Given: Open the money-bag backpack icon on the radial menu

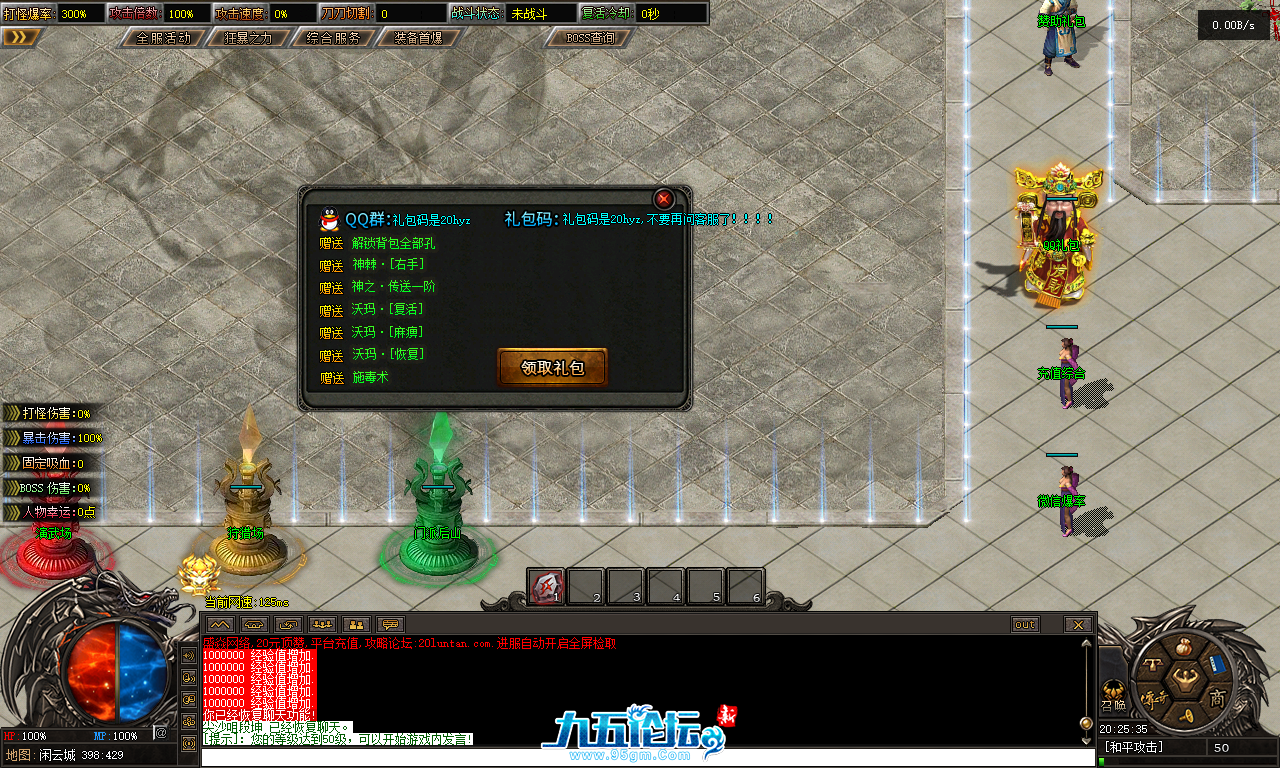Looking at the screenshot, I should point(1184,647).
